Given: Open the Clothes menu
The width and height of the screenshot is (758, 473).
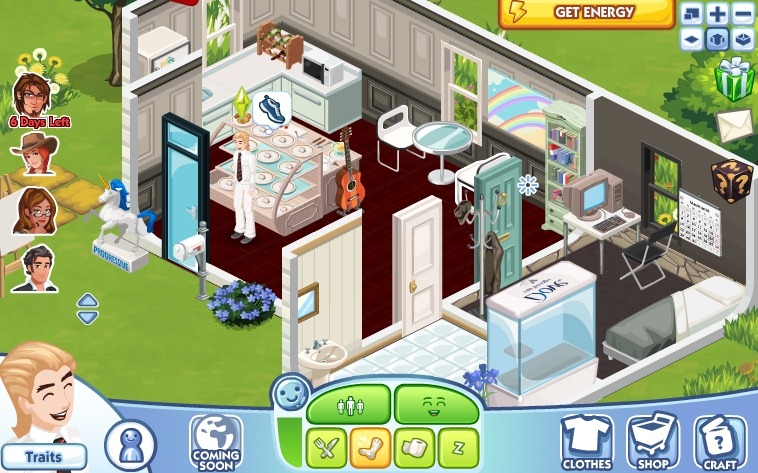Looking at the screenshot, I should [x=587, y=441].
